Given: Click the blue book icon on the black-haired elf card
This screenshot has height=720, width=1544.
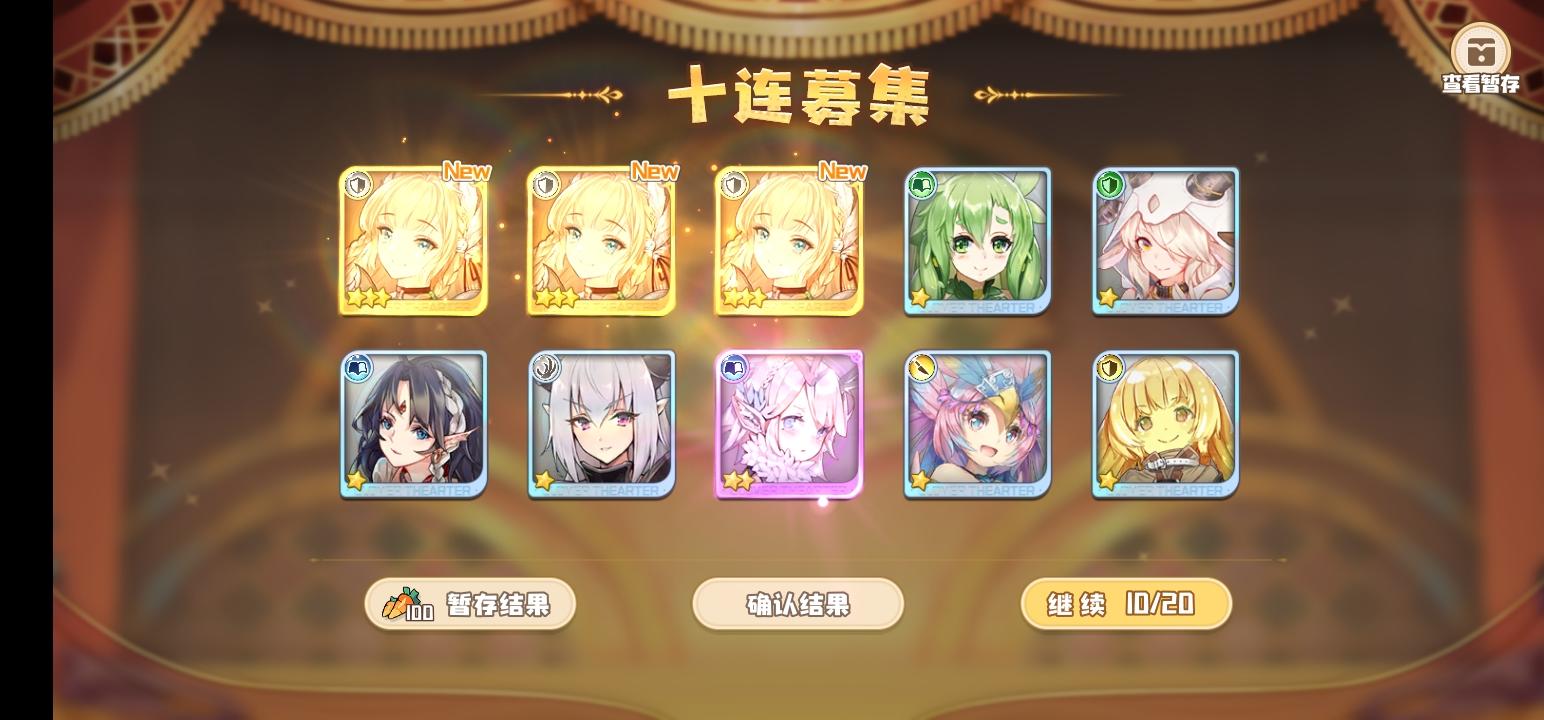Looking at the screenshot, I should click(357, 368).
